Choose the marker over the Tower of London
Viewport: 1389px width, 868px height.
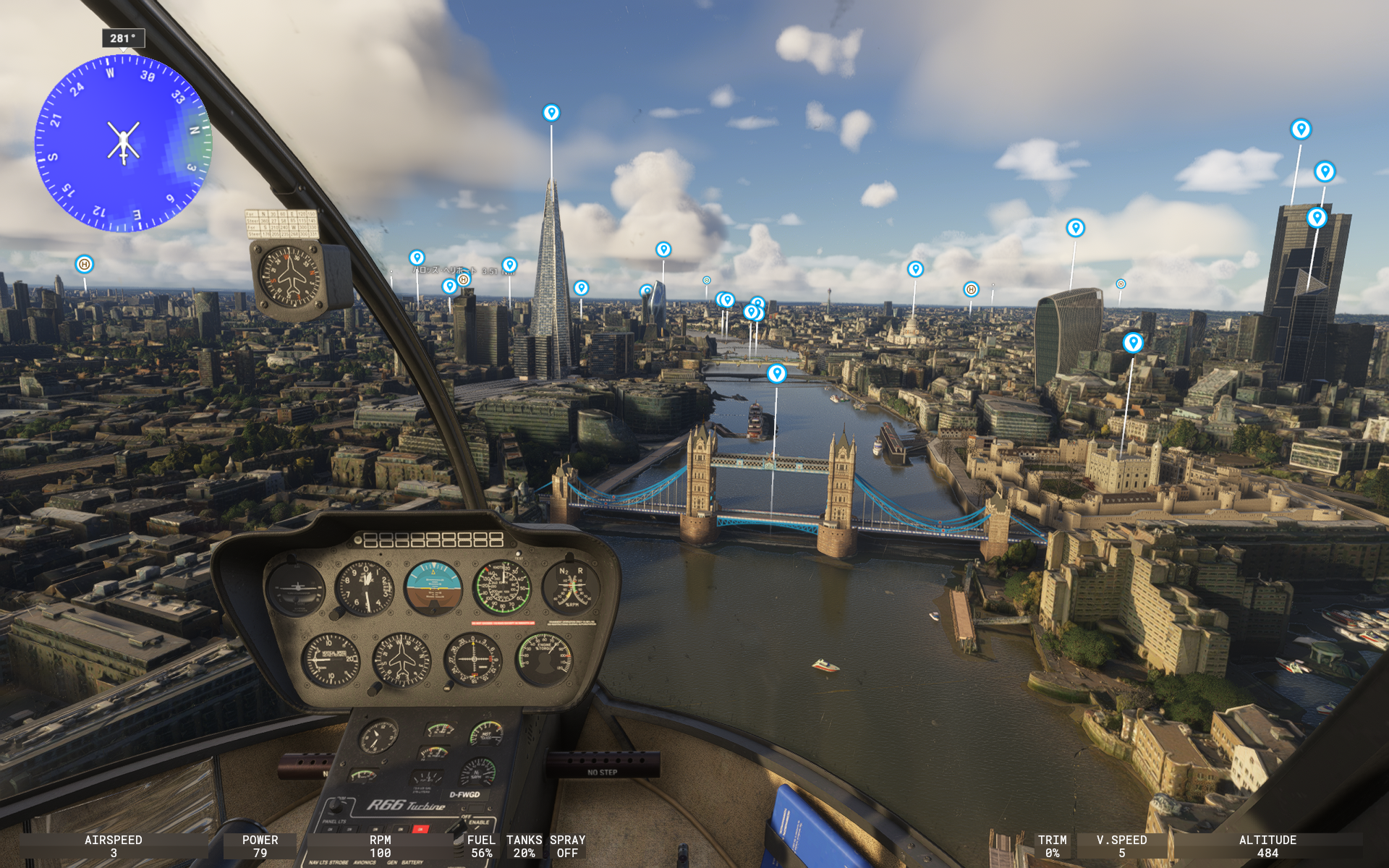click(x=1133, y=342)
